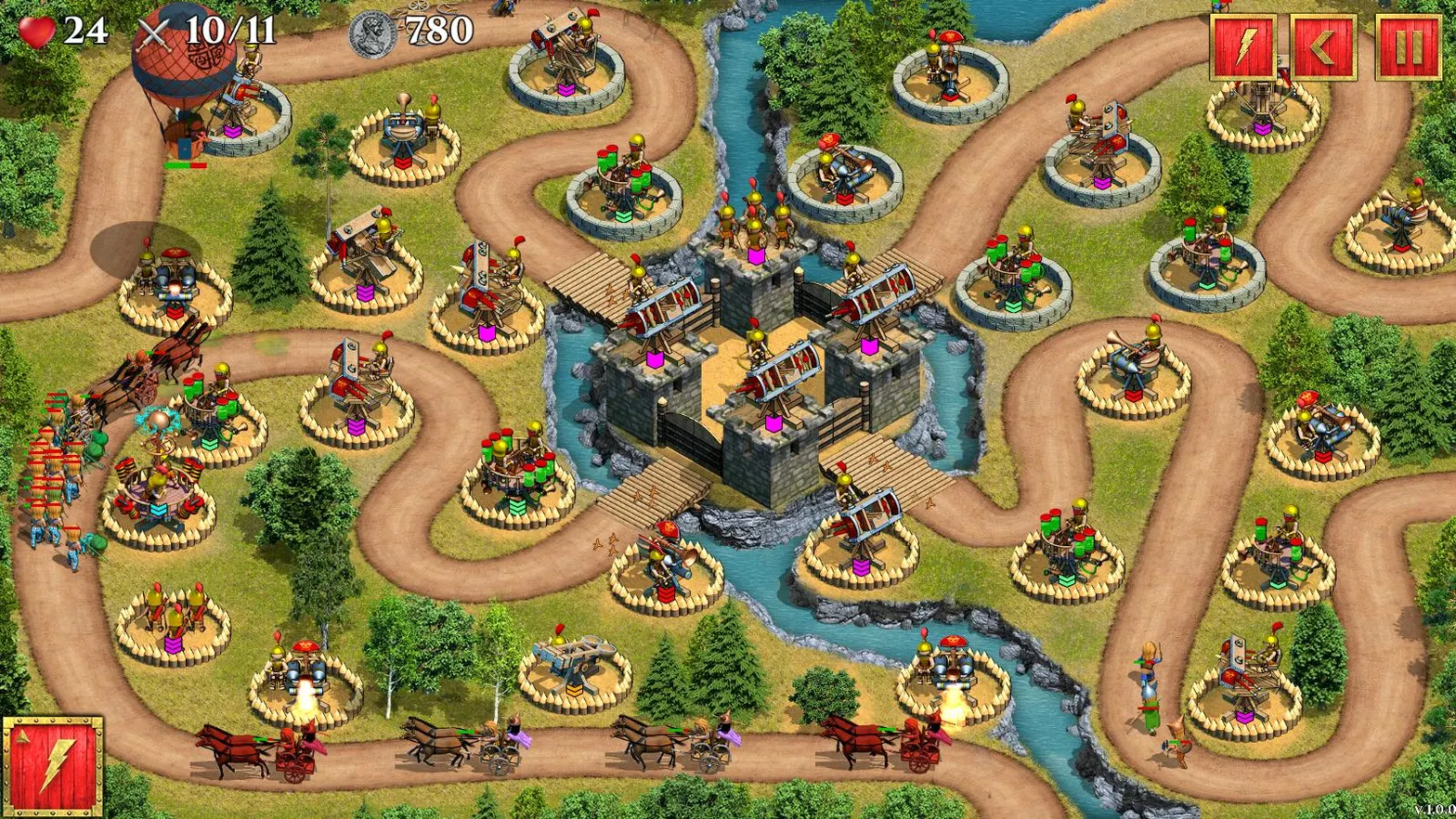Image resolution: width=1456 pixels, height=819 pixels.
Task: Select the flaming catapult tower near bottom path
Action: pyautogui.click(x=302, y=670)
